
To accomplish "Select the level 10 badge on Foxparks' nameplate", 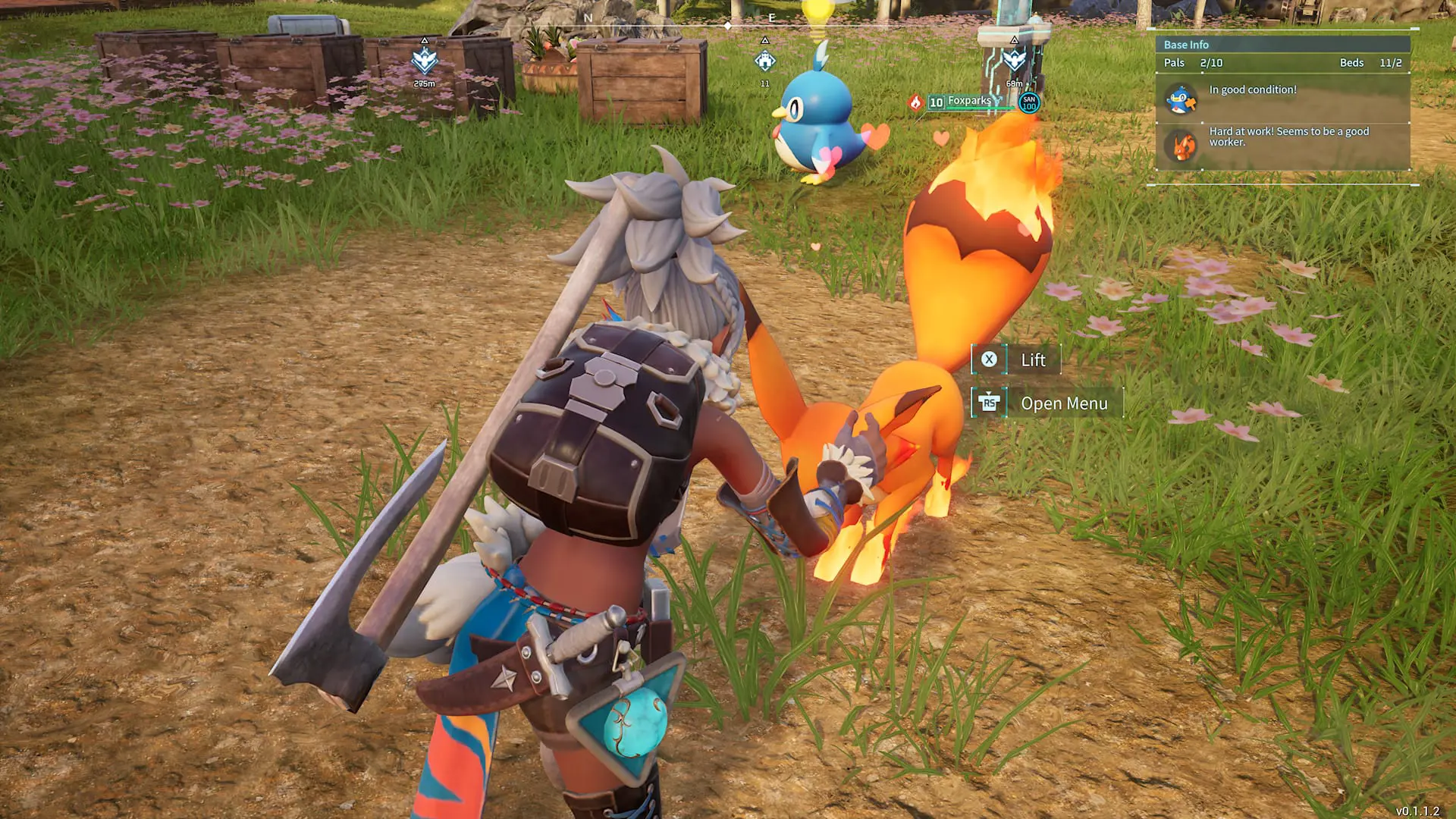I will pos(937,101).
